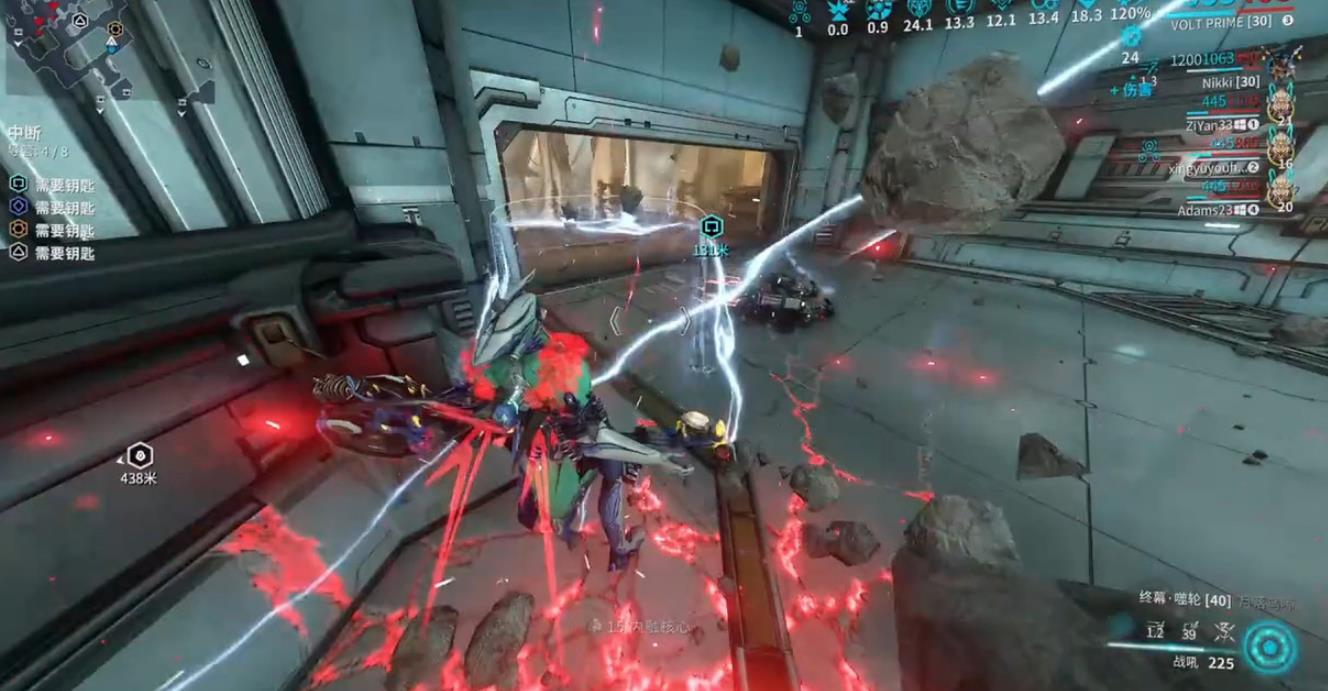Select the orange conduit key objective
This screenshot has width=1328, height=691.
(x=19, y=230)
